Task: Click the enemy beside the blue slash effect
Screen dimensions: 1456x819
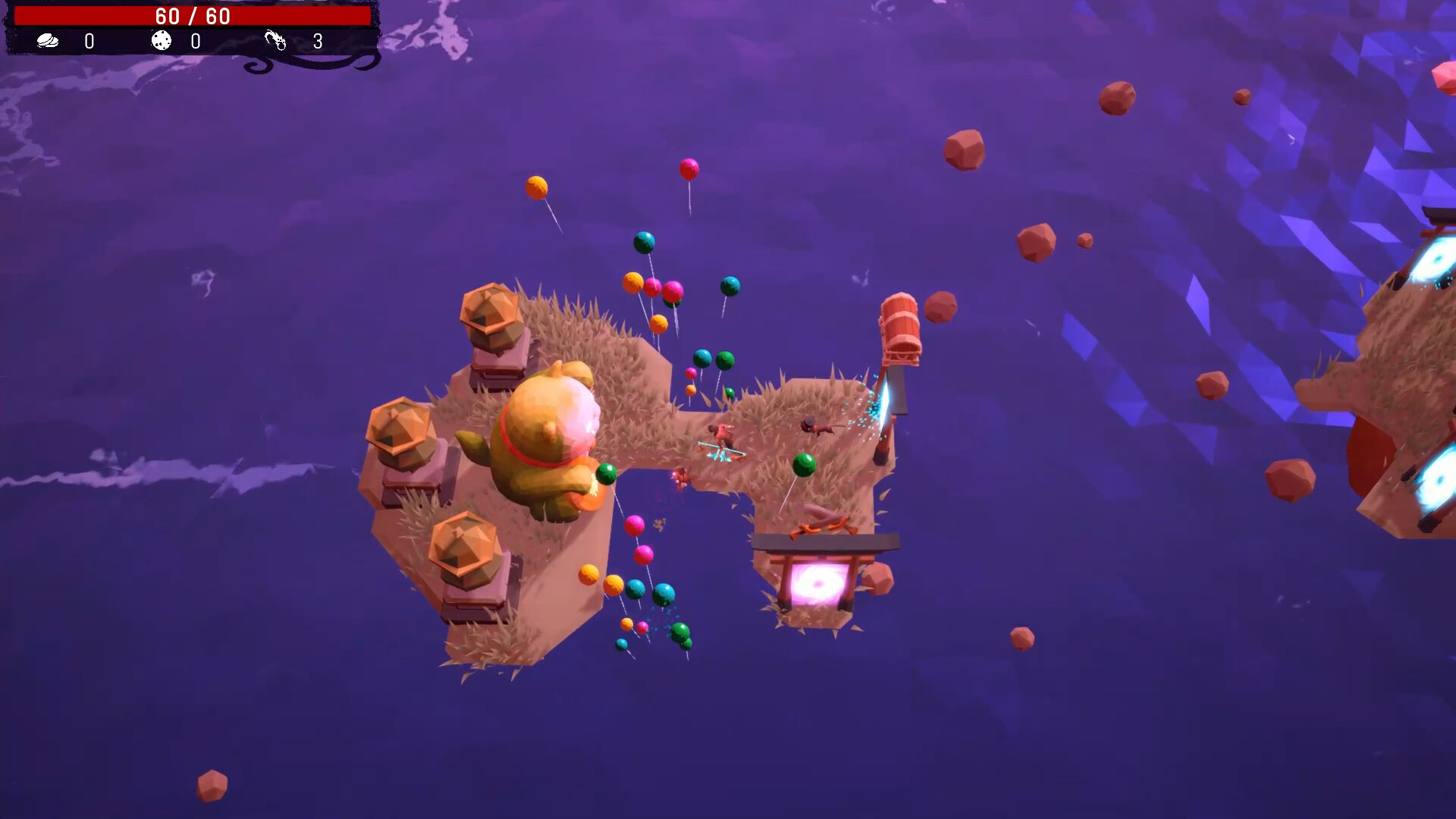Action: point(815,427)
